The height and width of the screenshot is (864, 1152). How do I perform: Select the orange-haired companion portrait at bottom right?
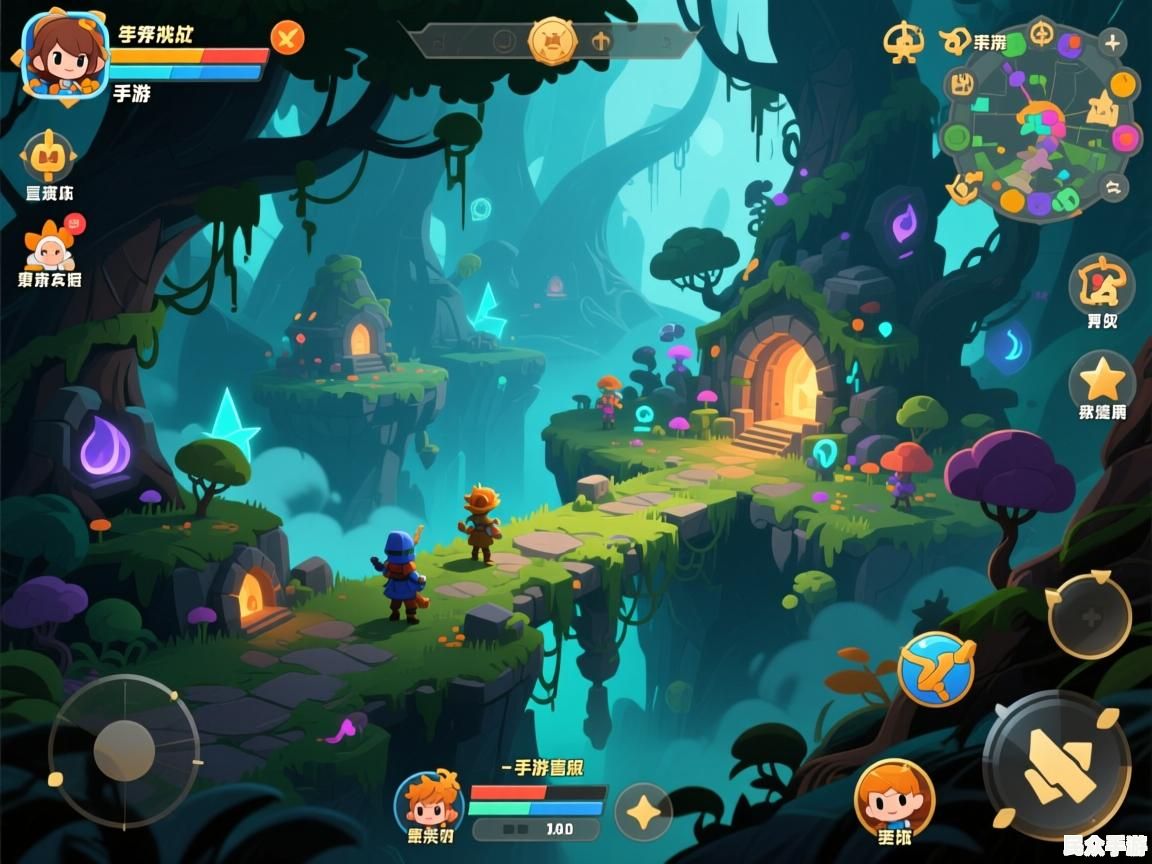(x=894, y=796)
